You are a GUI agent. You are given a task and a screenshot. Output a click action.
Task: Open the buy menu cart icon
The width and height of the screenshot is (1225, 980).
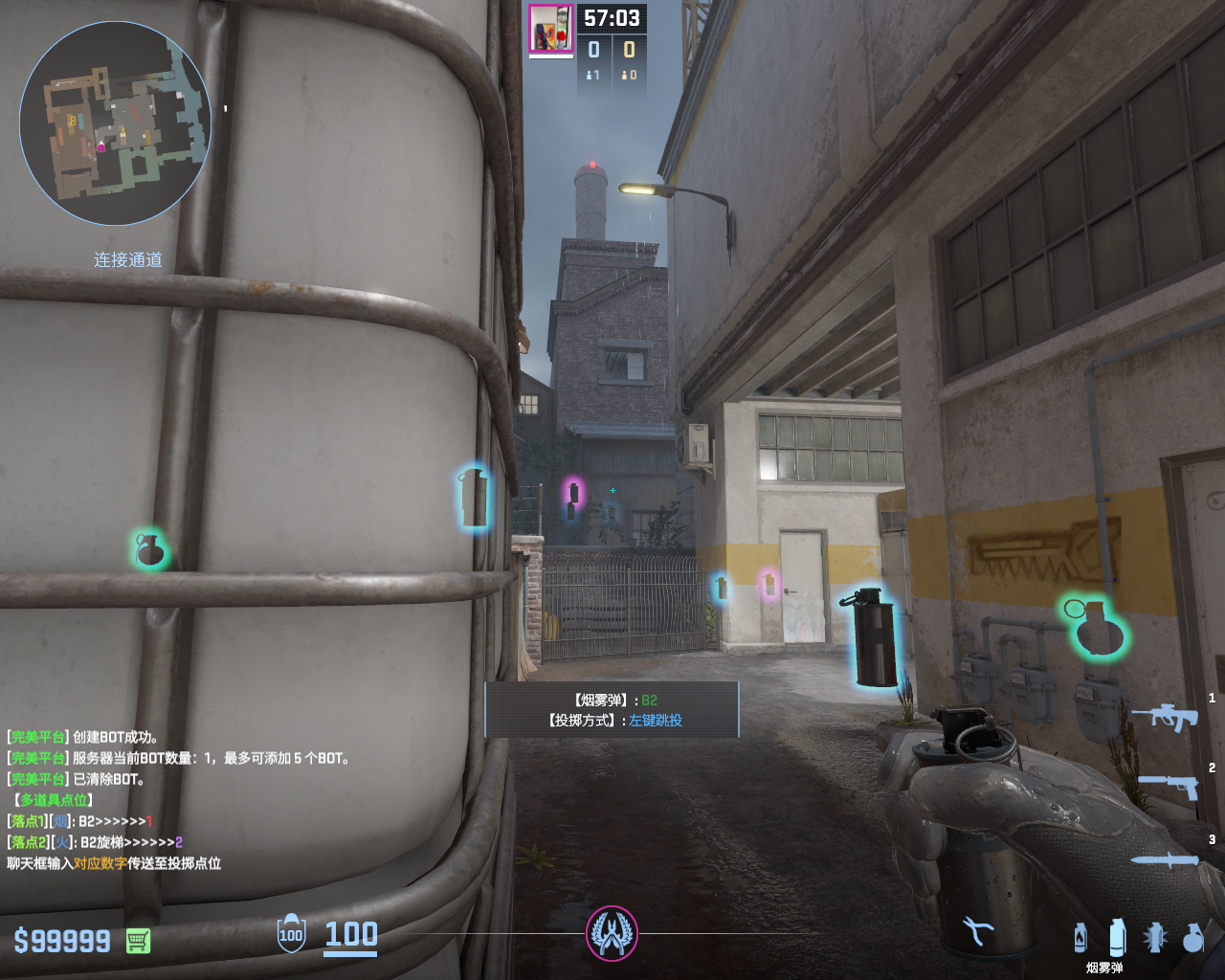click(x=138, y=941)
